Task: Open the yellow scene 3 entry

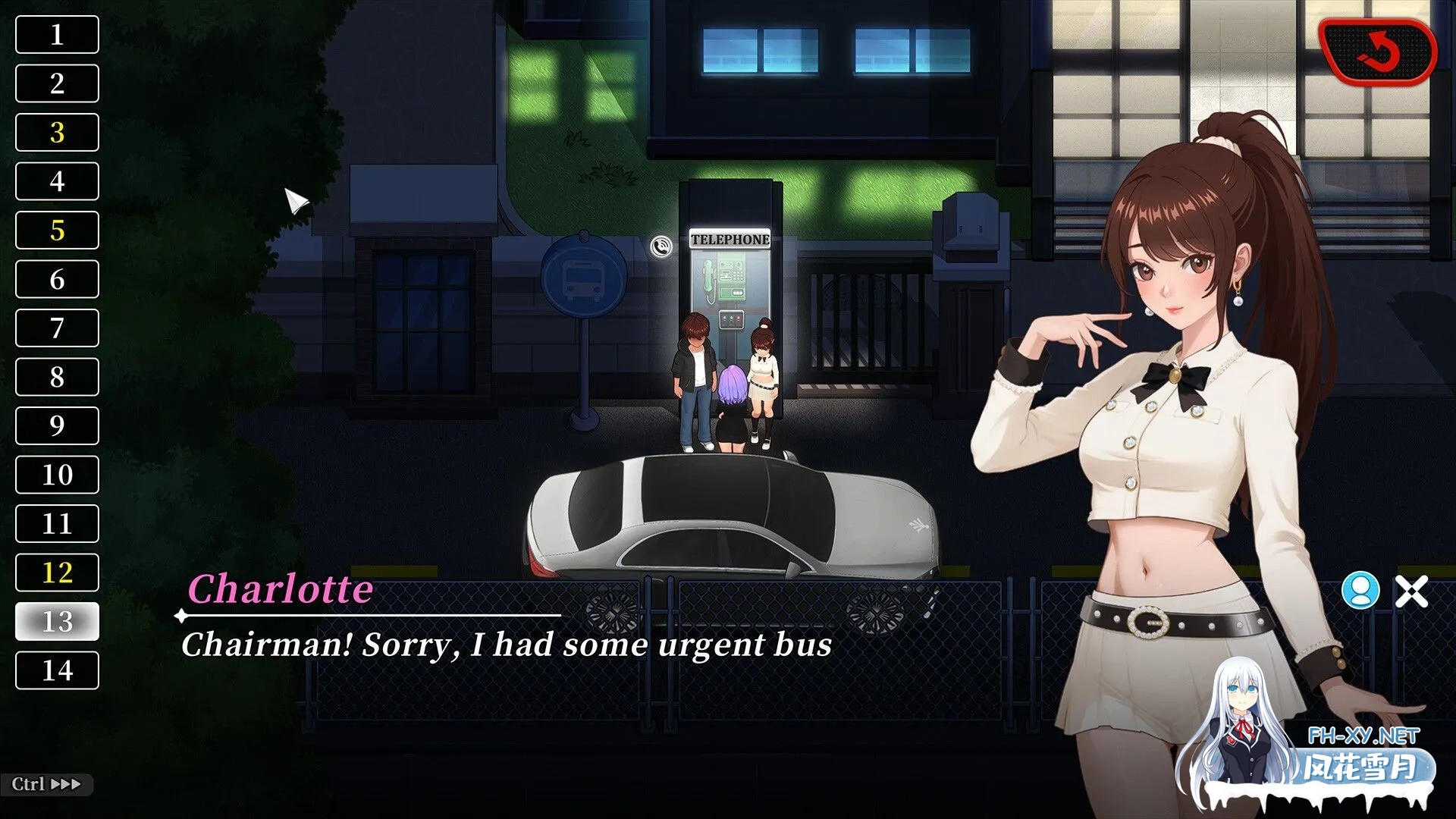Action: 57,133
